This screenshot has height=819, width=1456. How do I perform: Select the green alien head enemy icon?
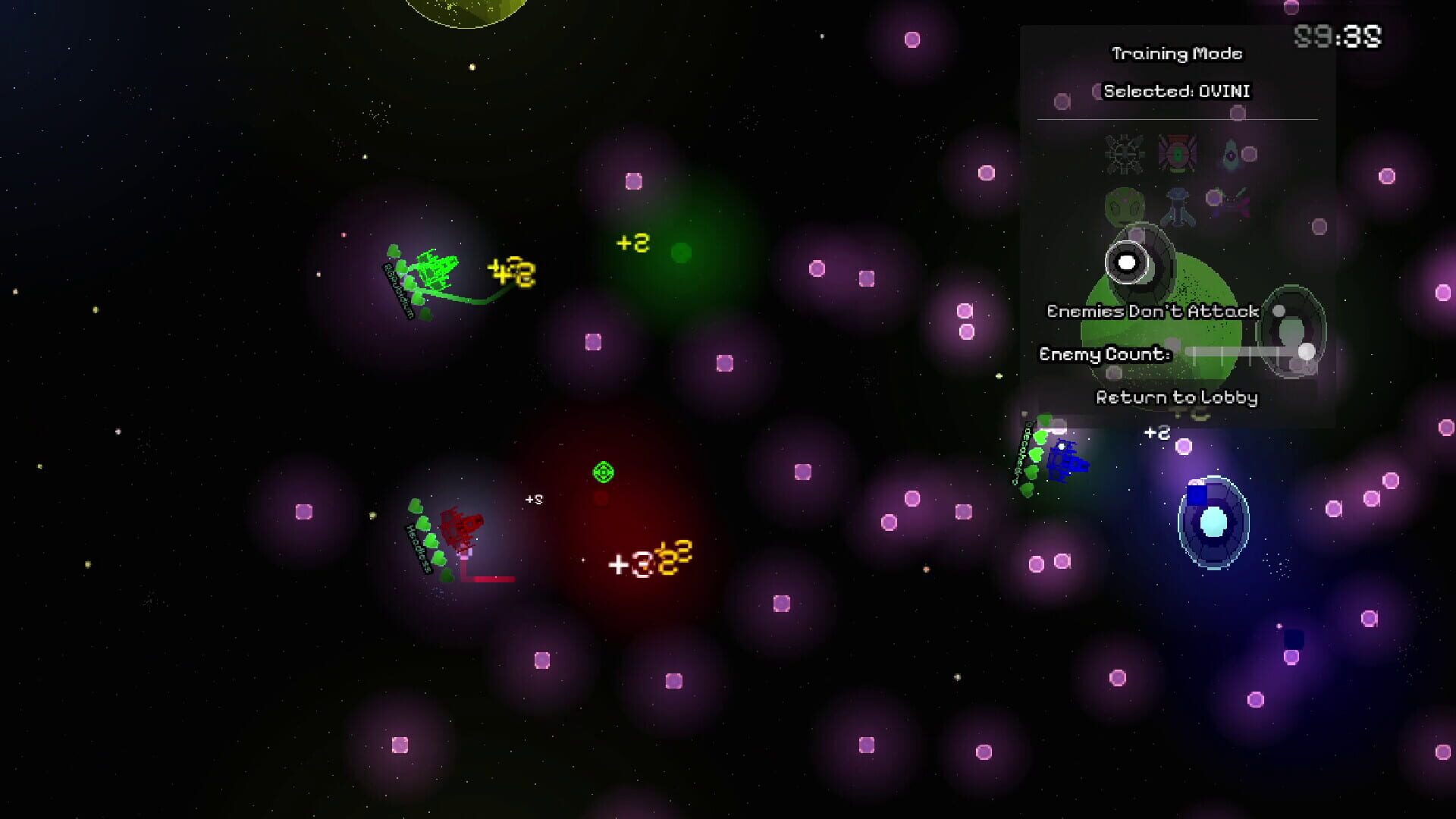coord(1125,203)
